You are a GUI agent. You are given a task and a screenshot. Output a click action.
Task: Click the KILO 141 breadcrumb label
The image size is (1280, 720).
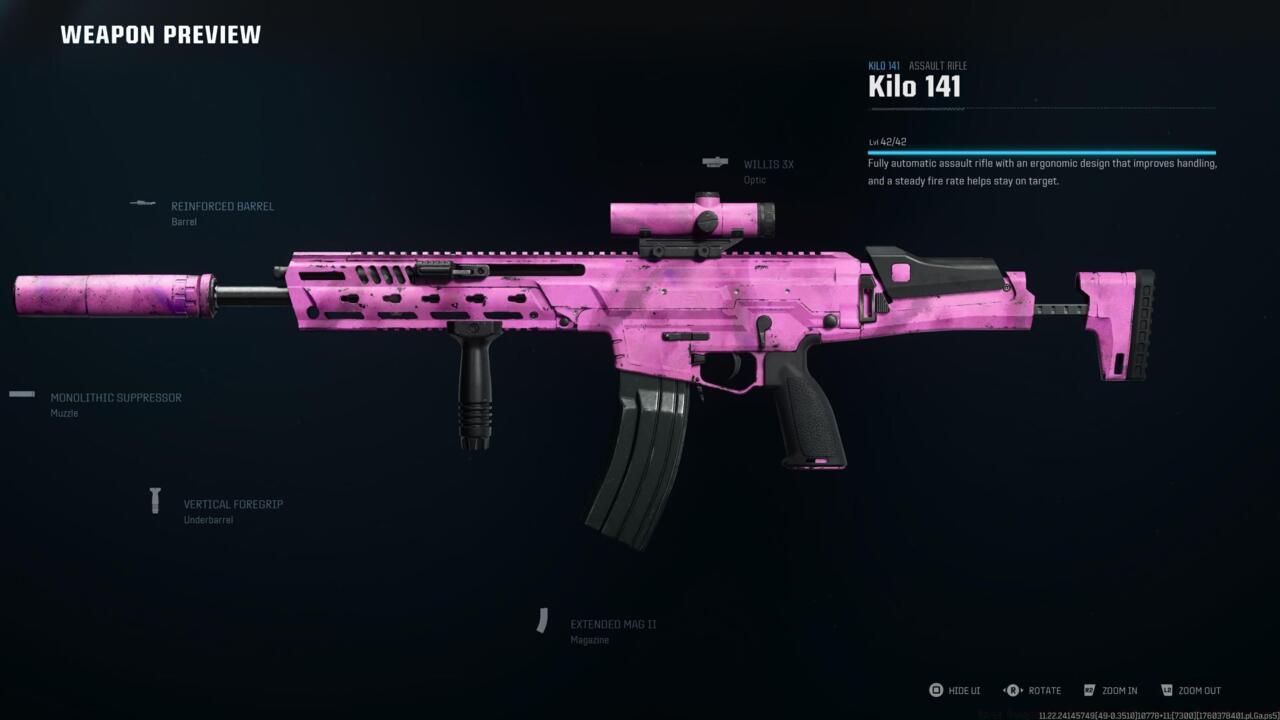click(883, 65)
